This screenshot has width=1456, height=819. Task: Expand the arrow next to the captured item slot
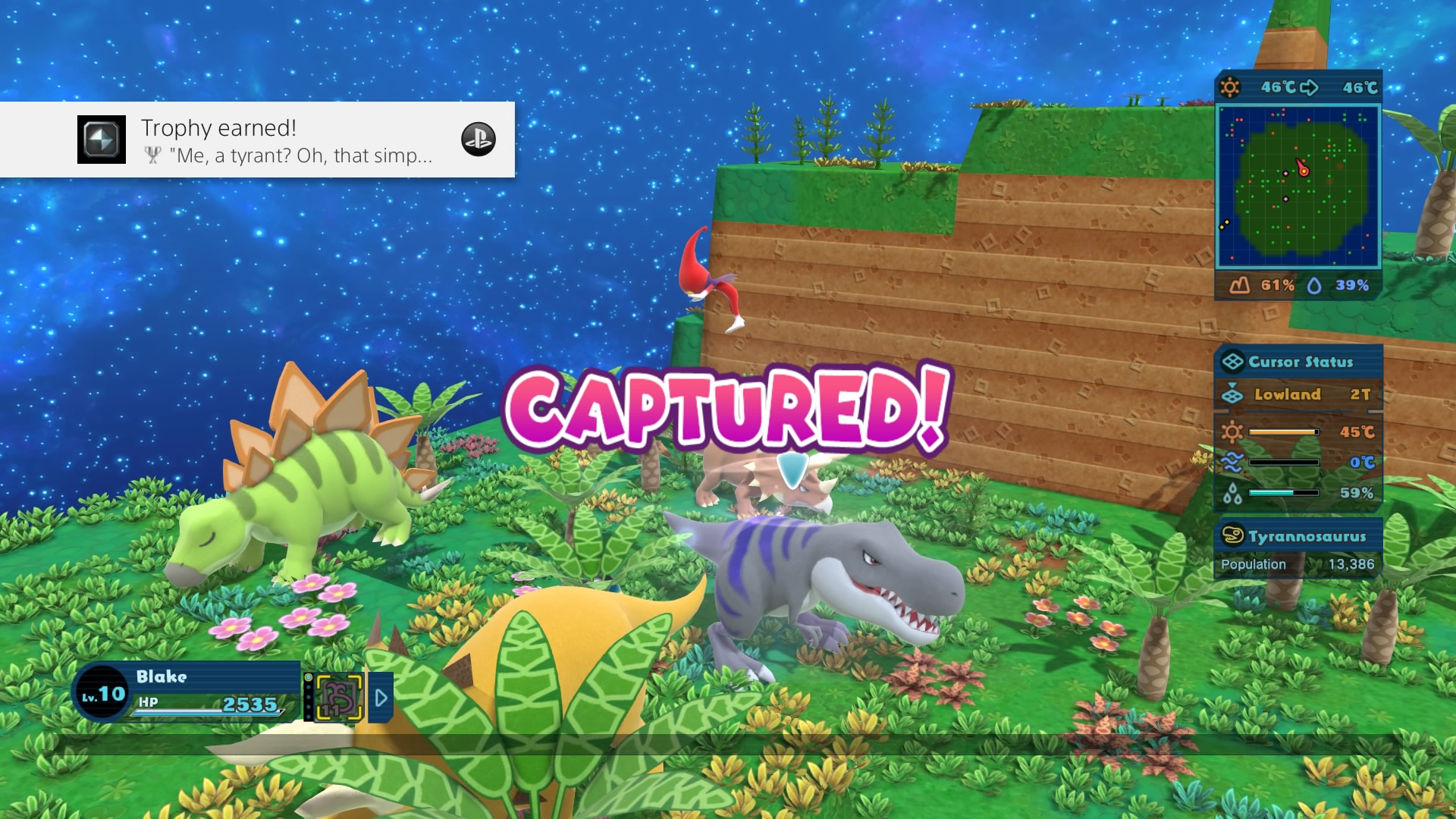point(381,698)
